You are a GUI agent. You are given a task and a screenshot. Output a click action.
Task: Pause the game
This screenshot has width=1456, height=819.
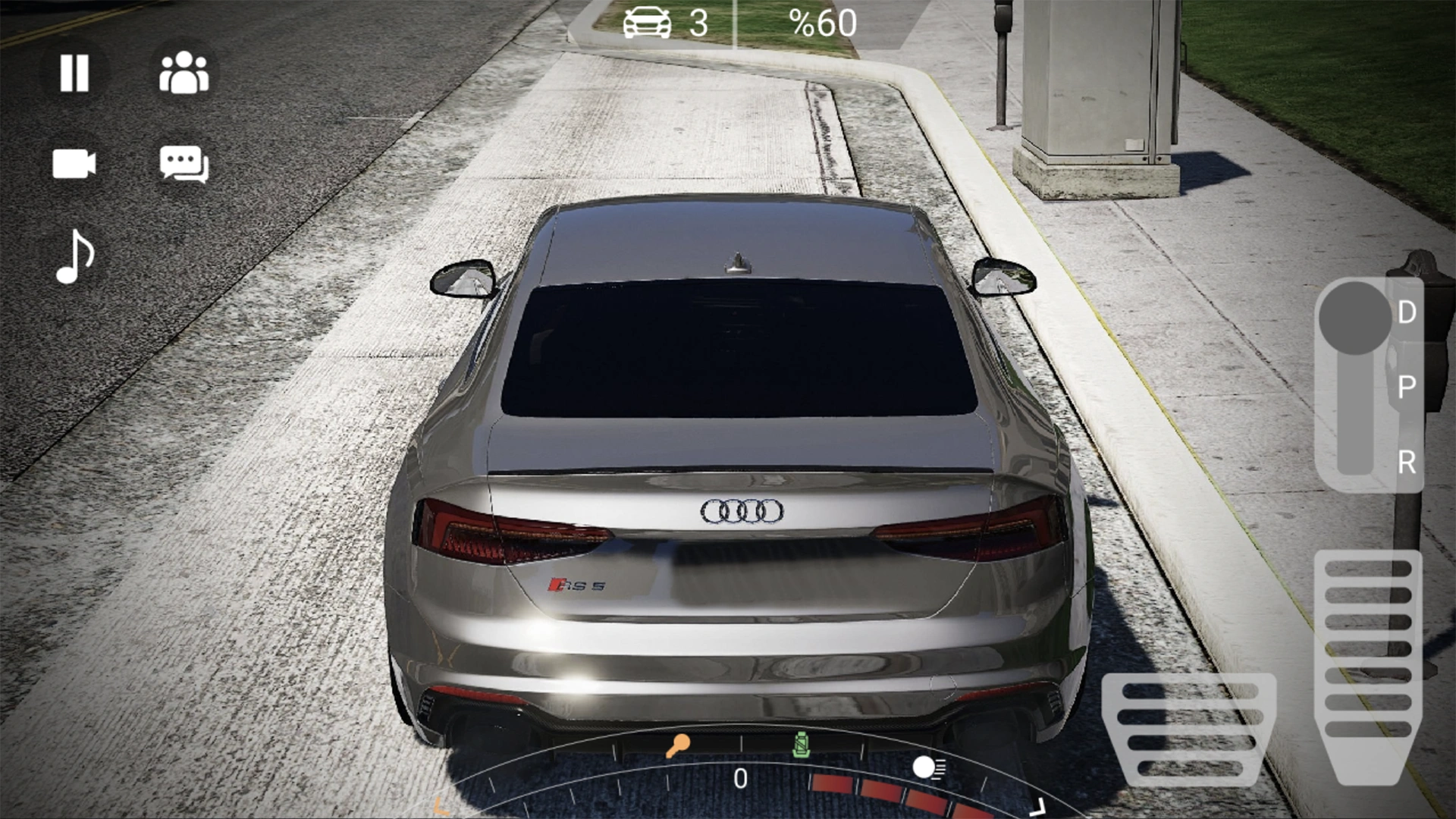click(74, 73)
